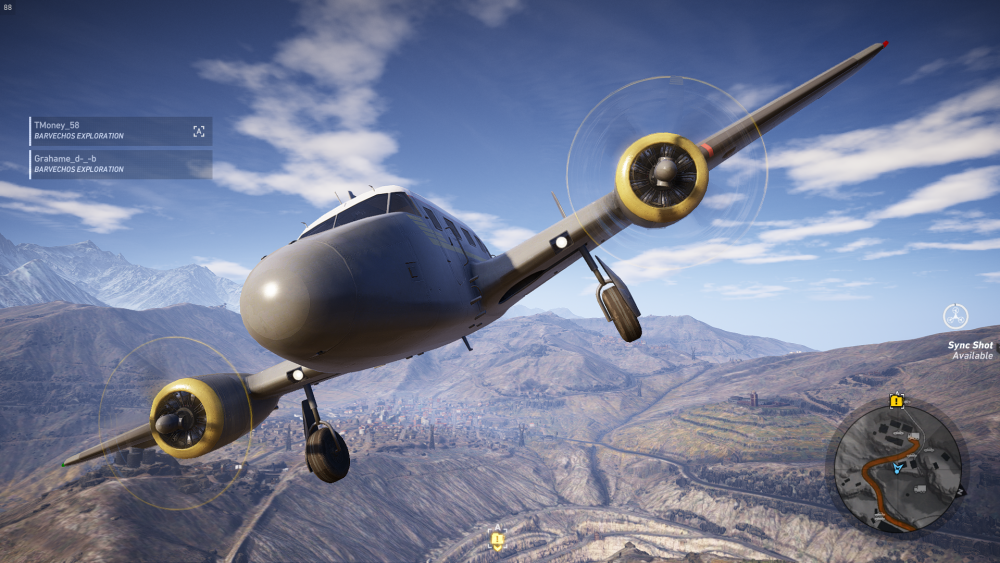
Task: Open the circular minimap
Action: (x=897, y=469)
